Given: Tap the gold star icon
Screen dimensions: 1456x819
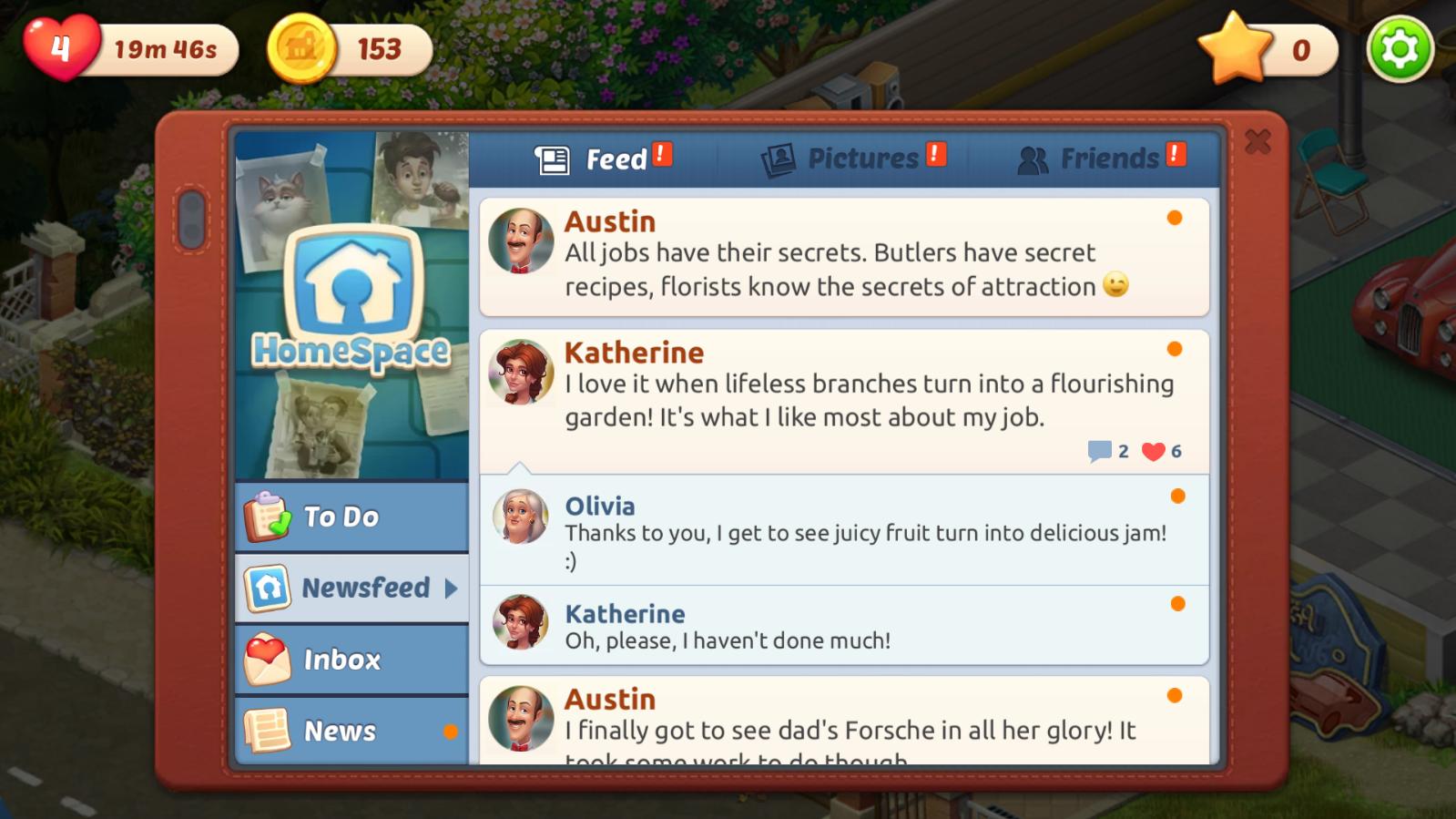Looking at the screenshot, I should coord(1236,49).
